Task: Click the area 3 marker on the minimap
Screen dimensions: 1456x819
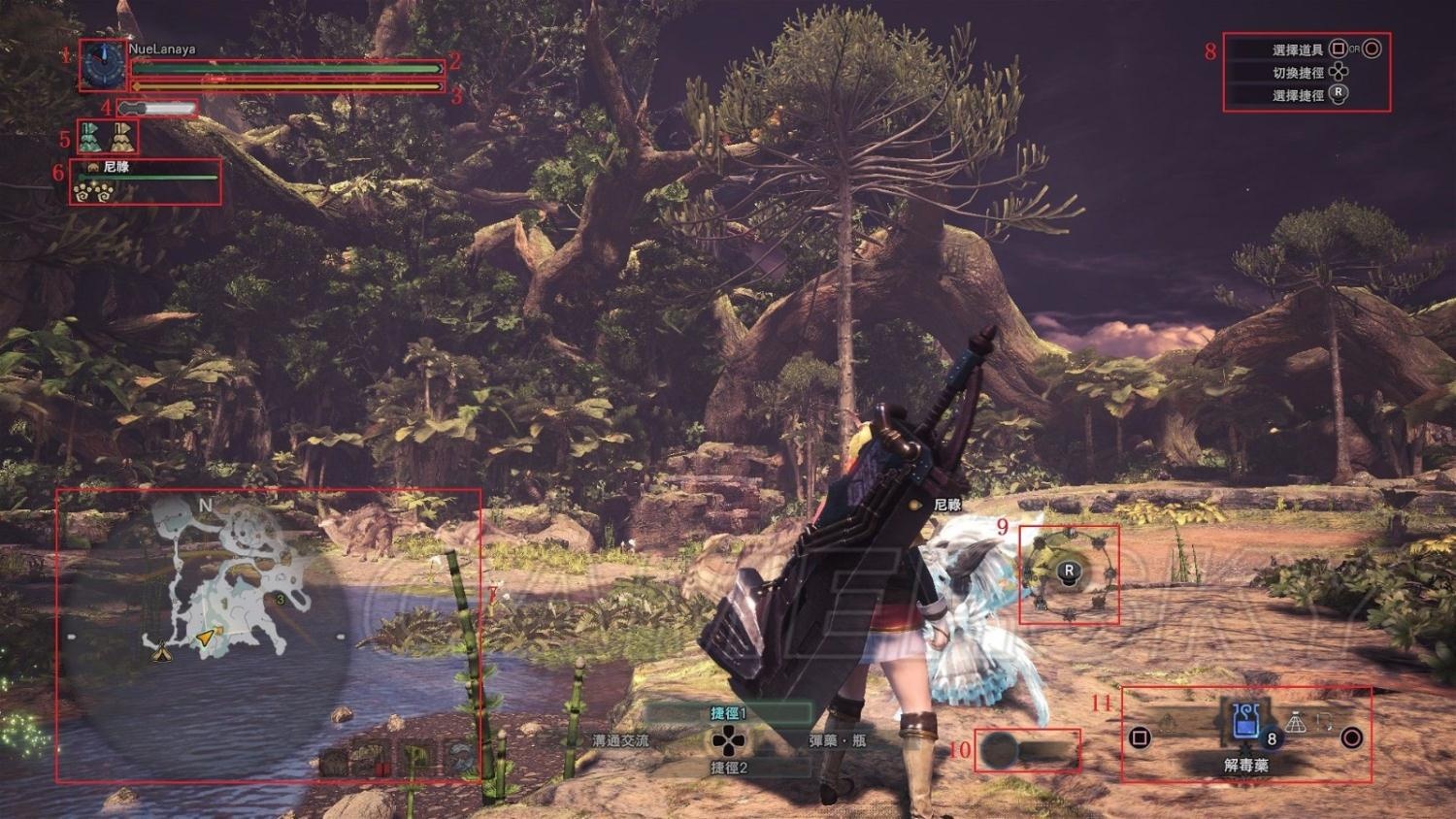Action: coord(281,600)
